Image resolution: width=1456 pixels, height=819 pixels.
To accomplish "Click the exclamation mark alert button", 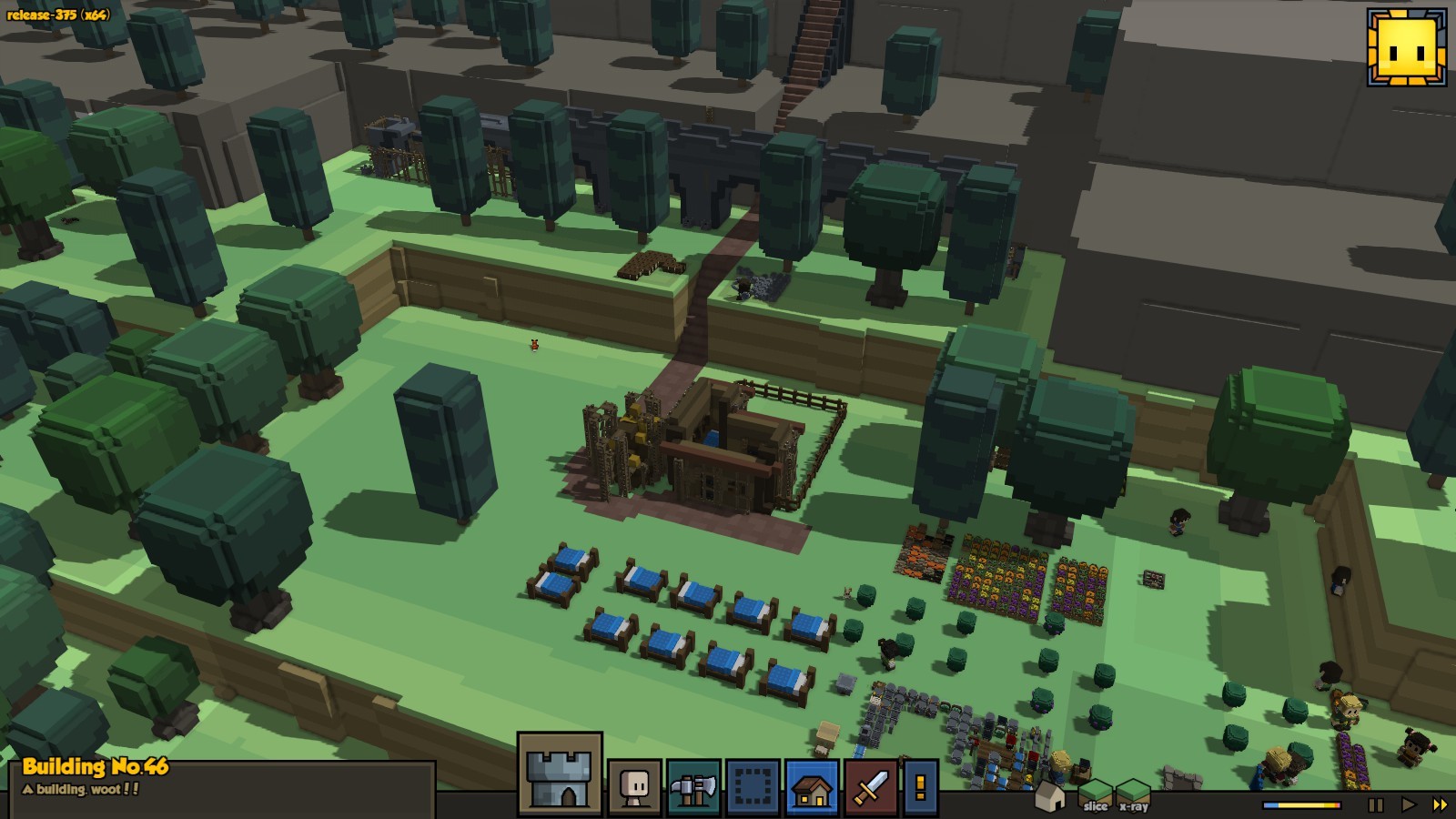I will click(921, 786).
